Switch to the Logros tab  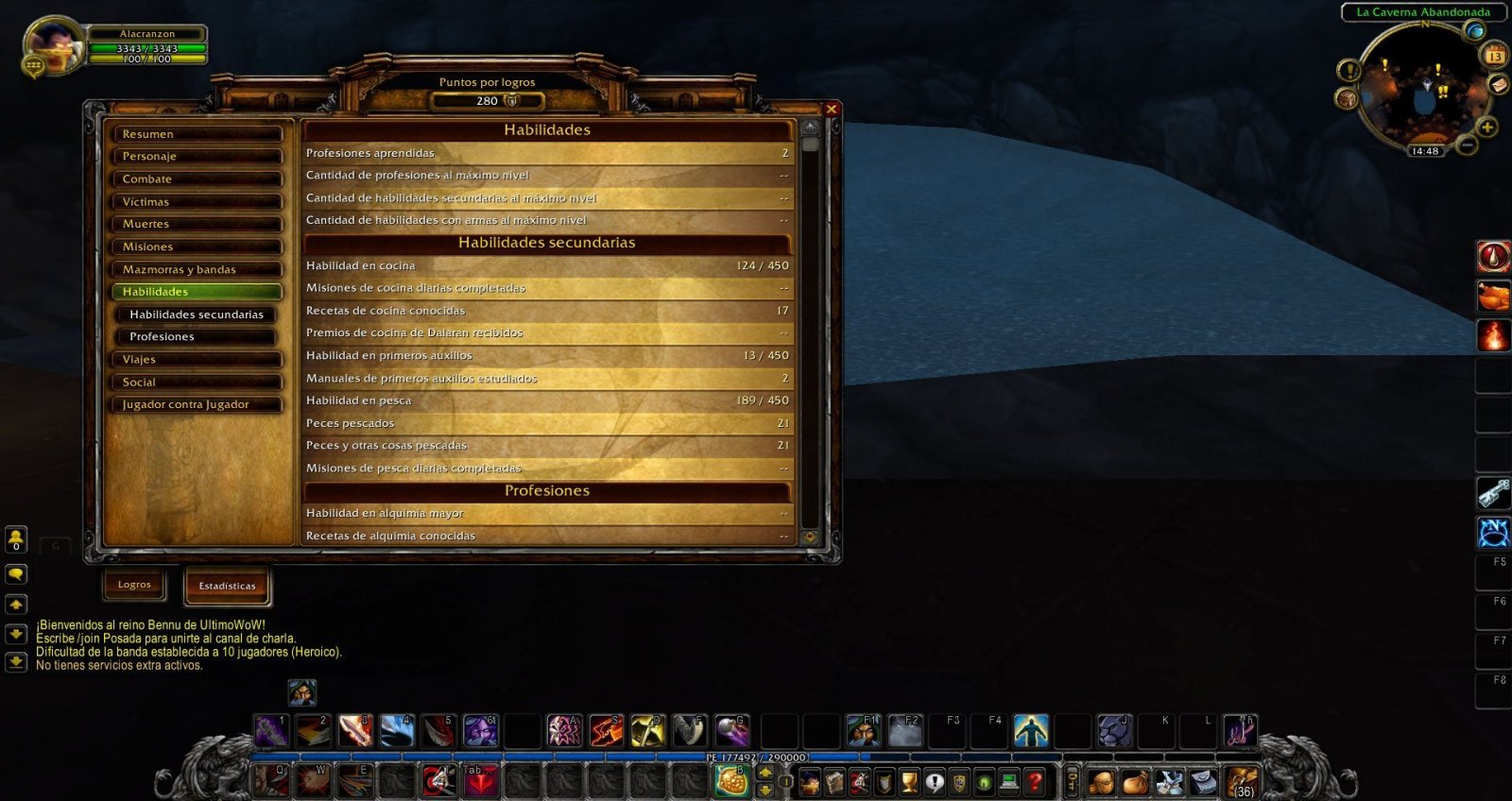coord(134,585)
